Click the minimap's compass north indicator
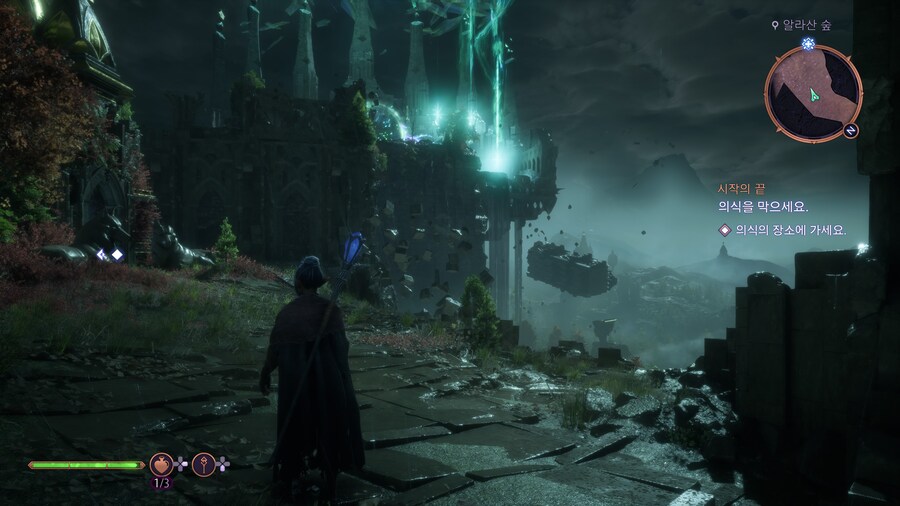Image resolution: width=900 pixels, height=506 pixels. click(850, 131)
